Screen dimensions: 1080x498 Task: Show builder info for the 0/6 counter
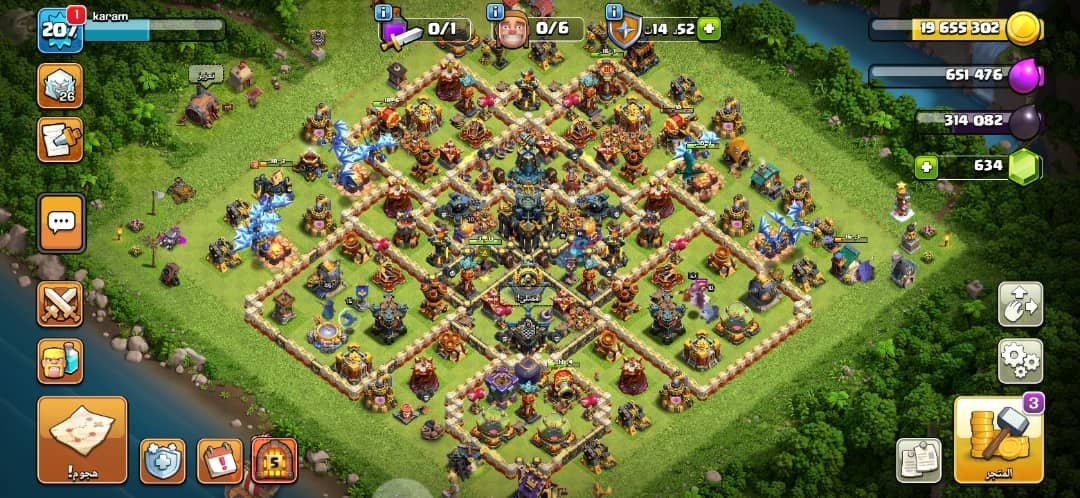tap(496, 13)
